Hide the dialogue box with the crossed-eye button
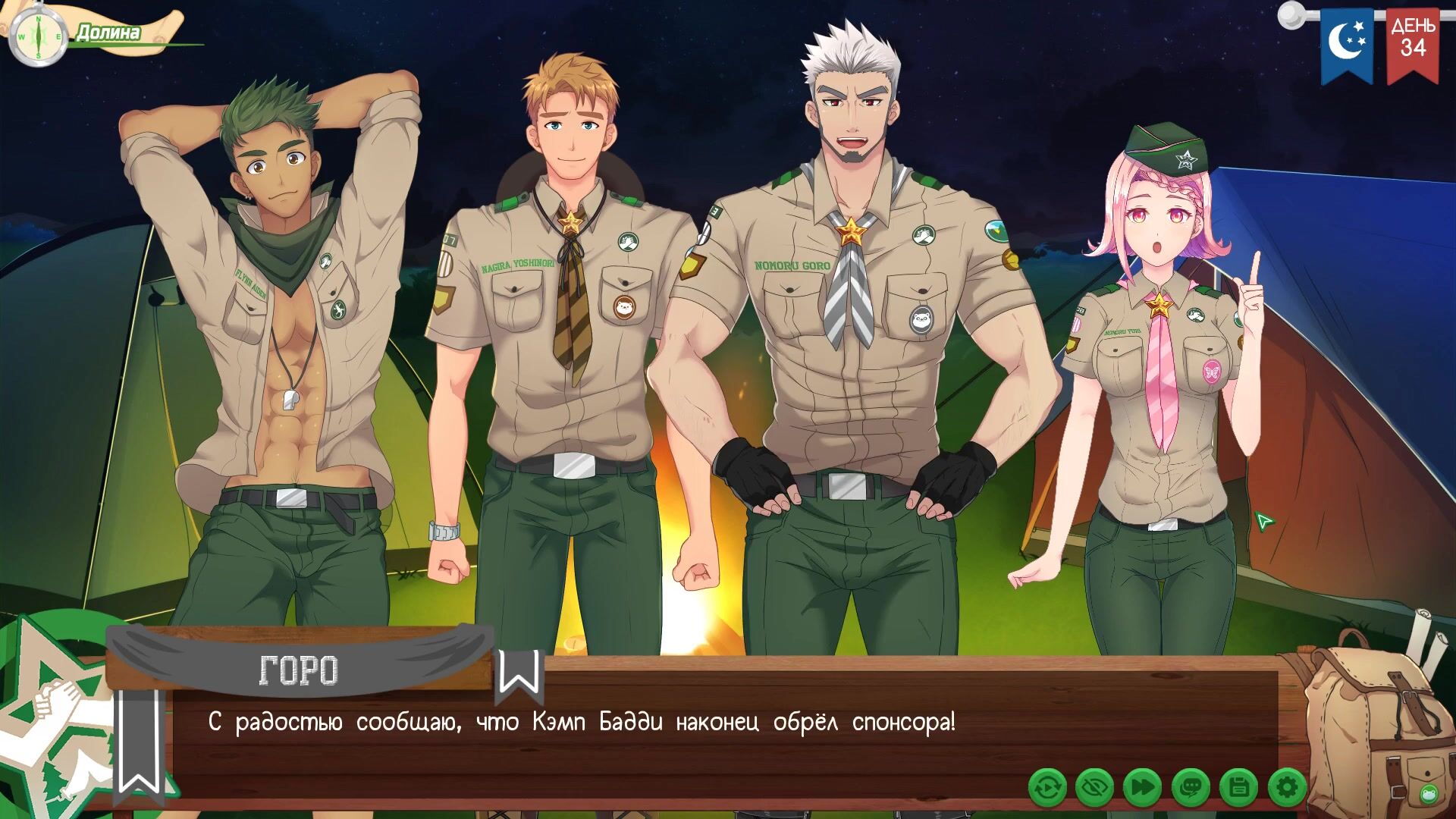This screenshot has width=1456, height=819. [x=1094, y=789]
